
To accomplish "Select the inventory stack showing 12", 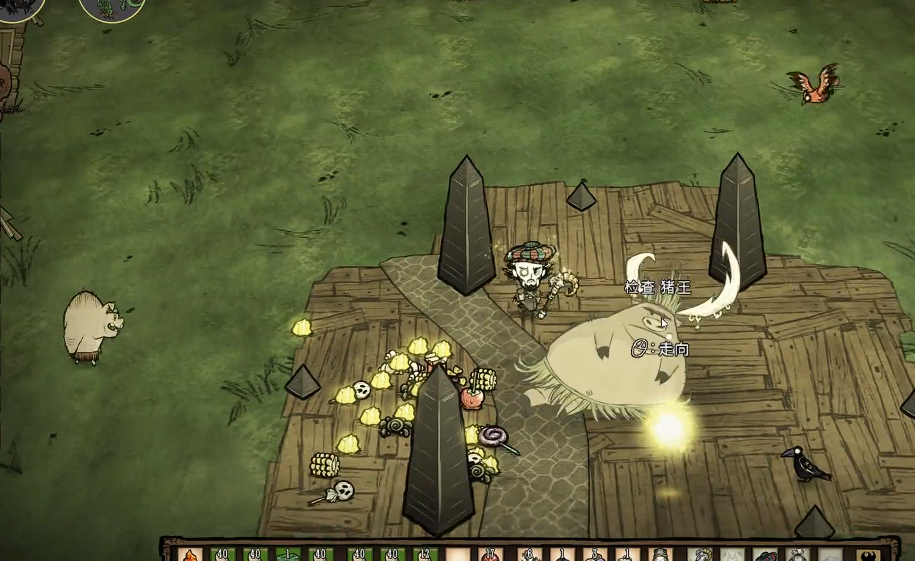I will pyautogui.click(x=425, y=554).
